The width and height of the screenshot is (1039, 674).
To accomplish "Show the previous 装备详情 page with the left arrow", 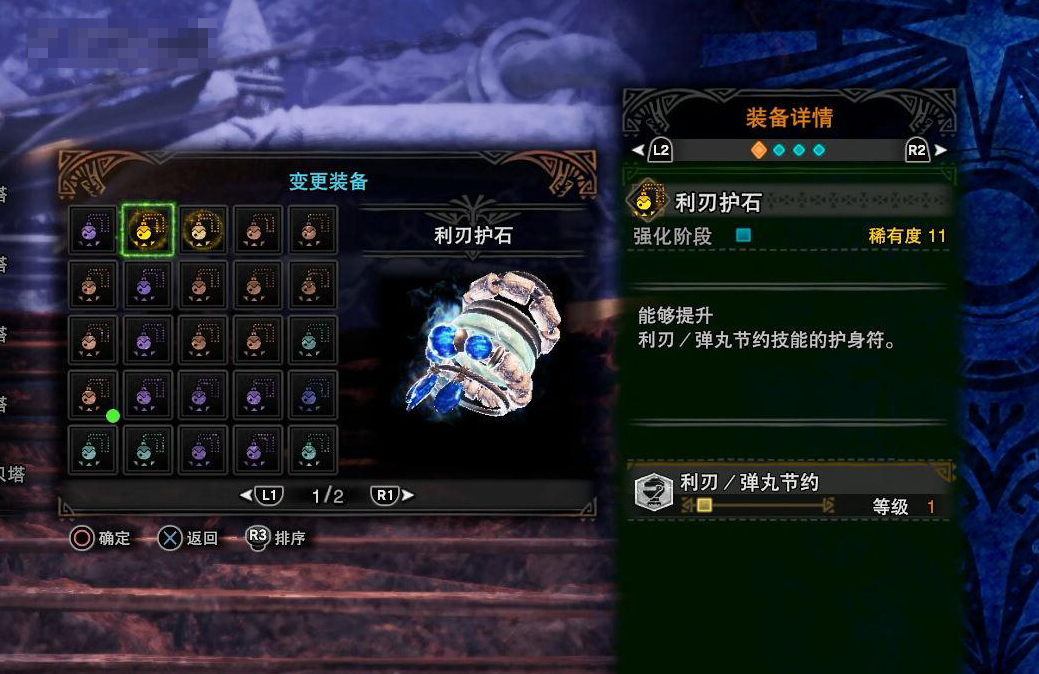I will point(638,150).
